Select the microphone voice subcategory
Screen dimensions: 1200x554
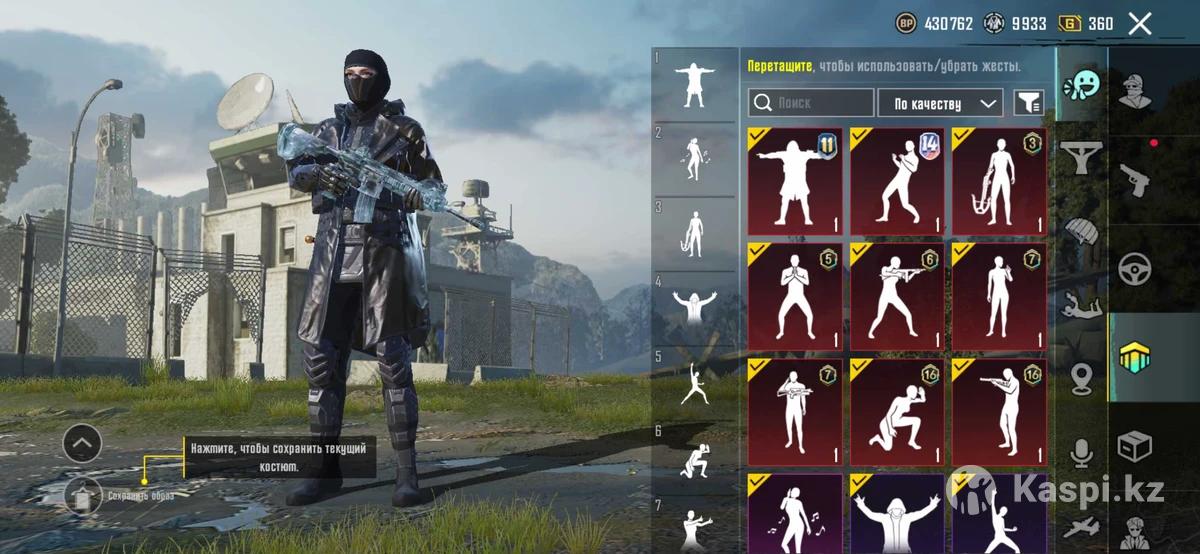1081,452
